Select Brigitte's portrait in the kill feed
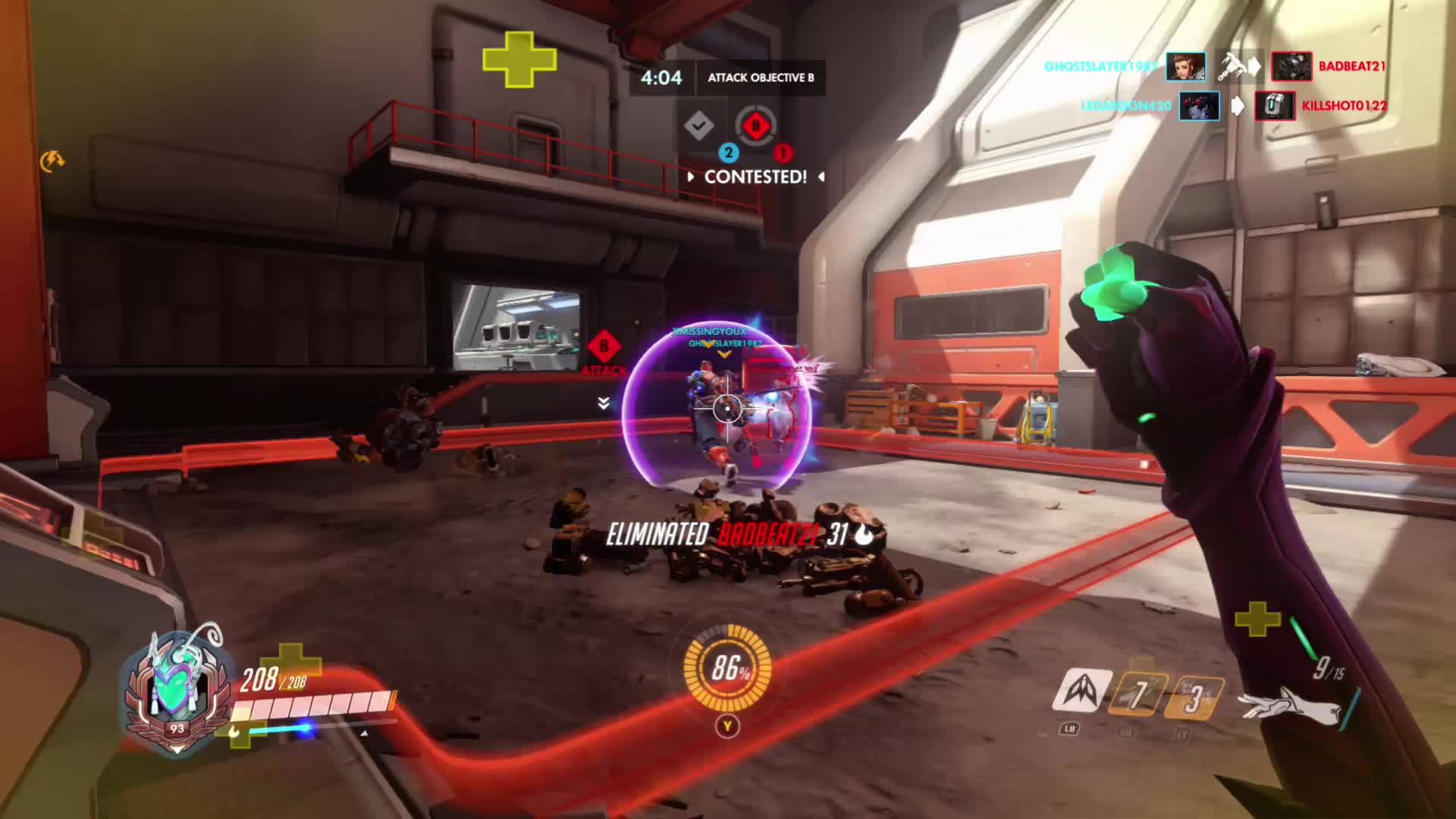The height and width of the screenshot is (819, 1456). (1185, 67)
